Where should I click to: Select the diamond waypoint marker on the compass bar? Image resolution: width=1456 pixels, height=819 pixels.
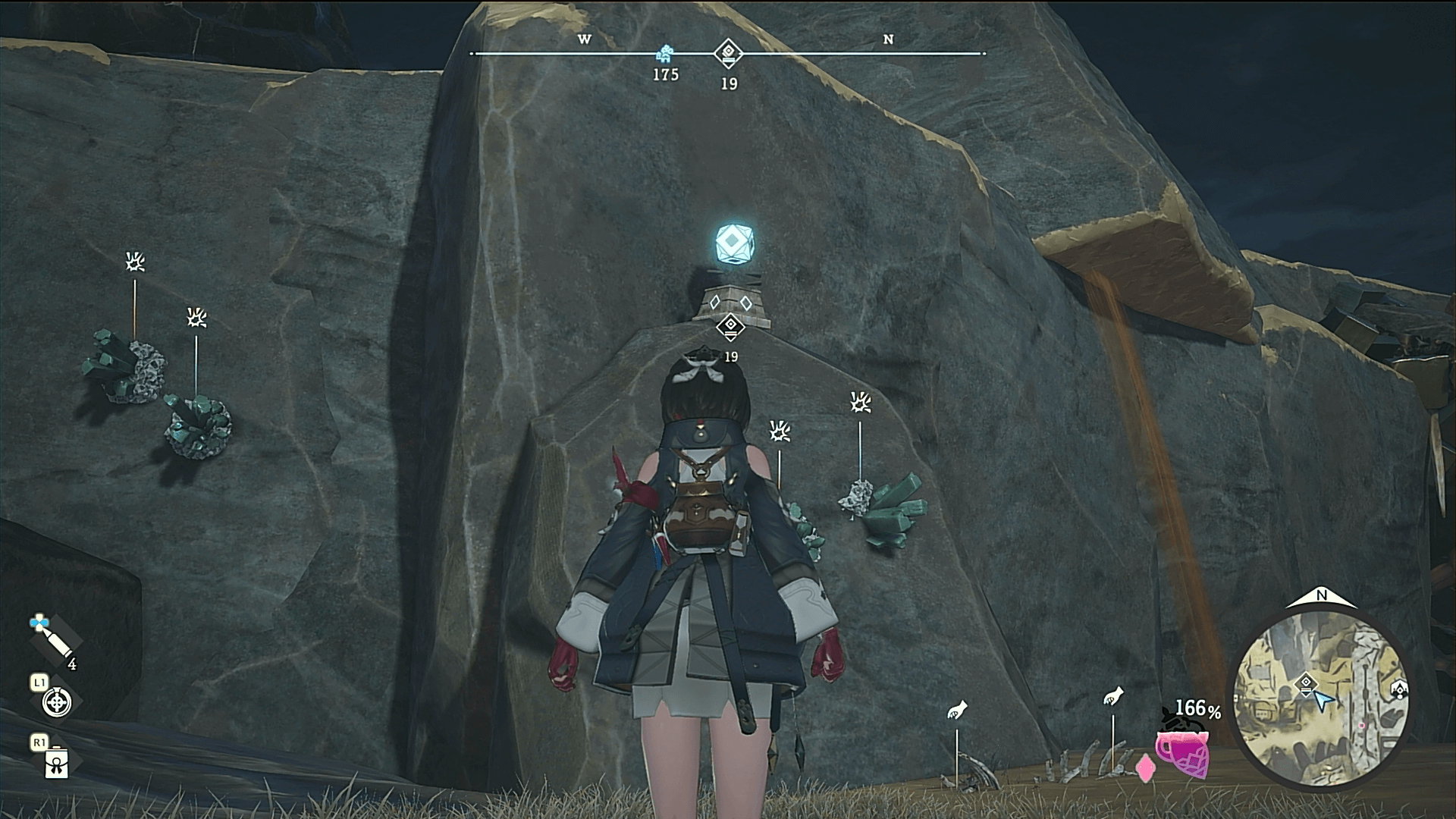(728, 53)
